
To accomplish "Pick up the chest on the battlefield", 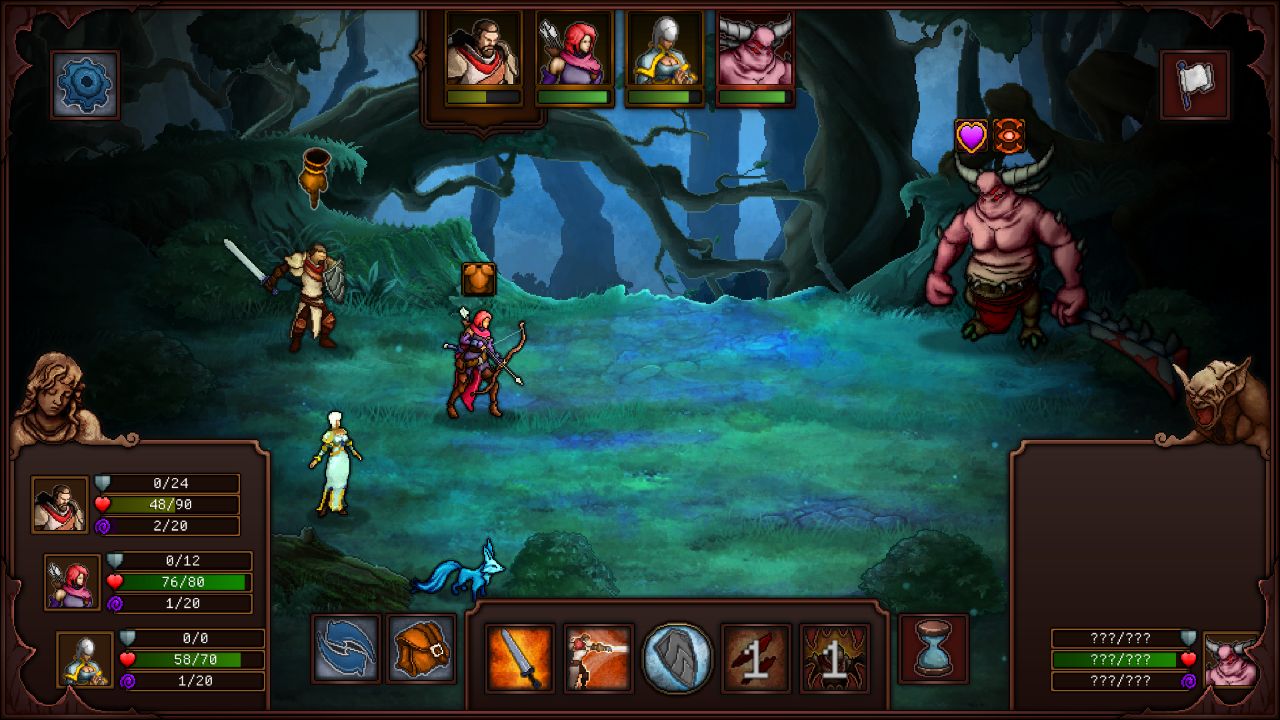I will [477, 277].
